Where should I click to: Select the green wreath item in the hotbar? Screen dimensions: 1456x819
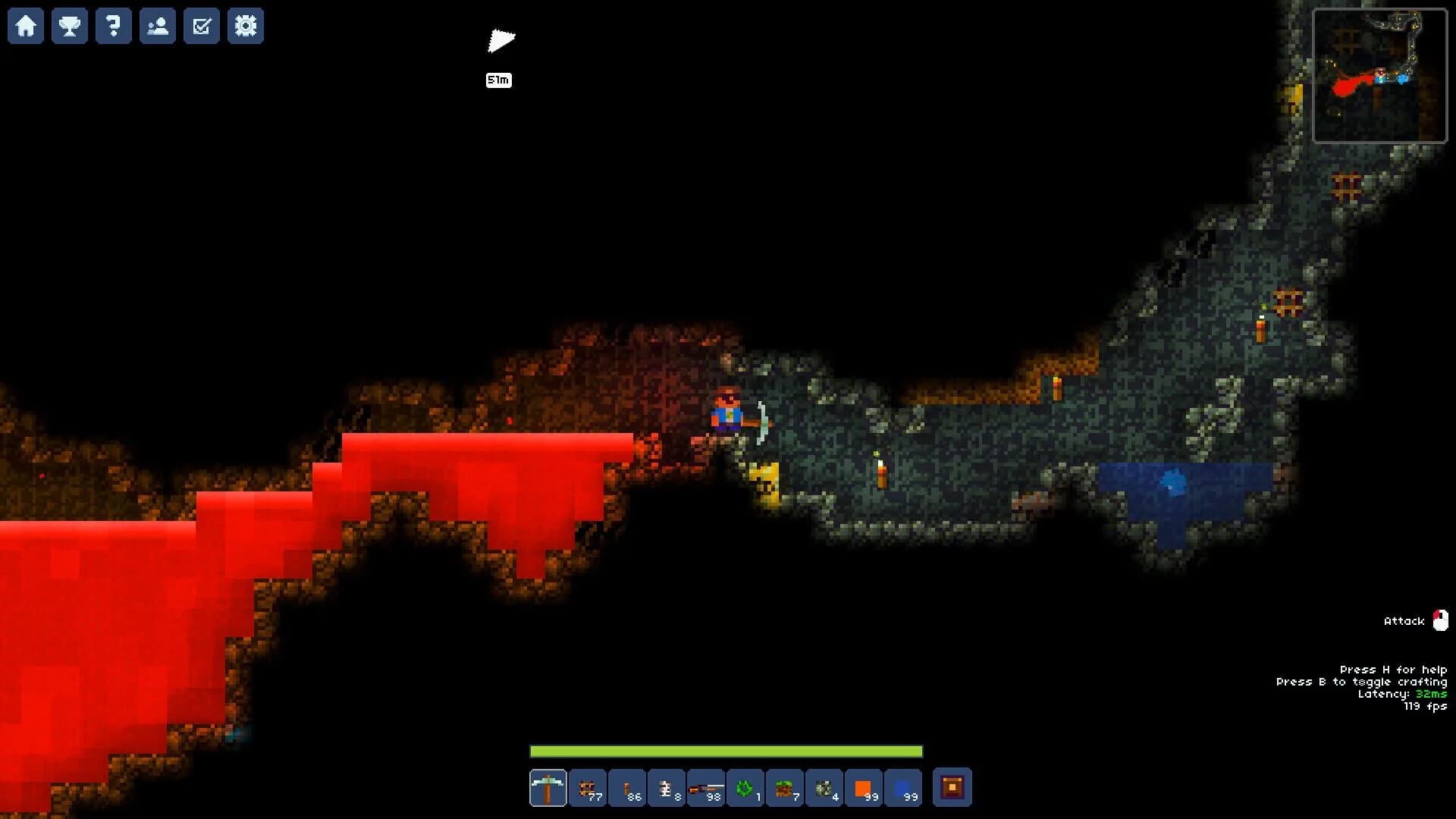click(745, 789)
